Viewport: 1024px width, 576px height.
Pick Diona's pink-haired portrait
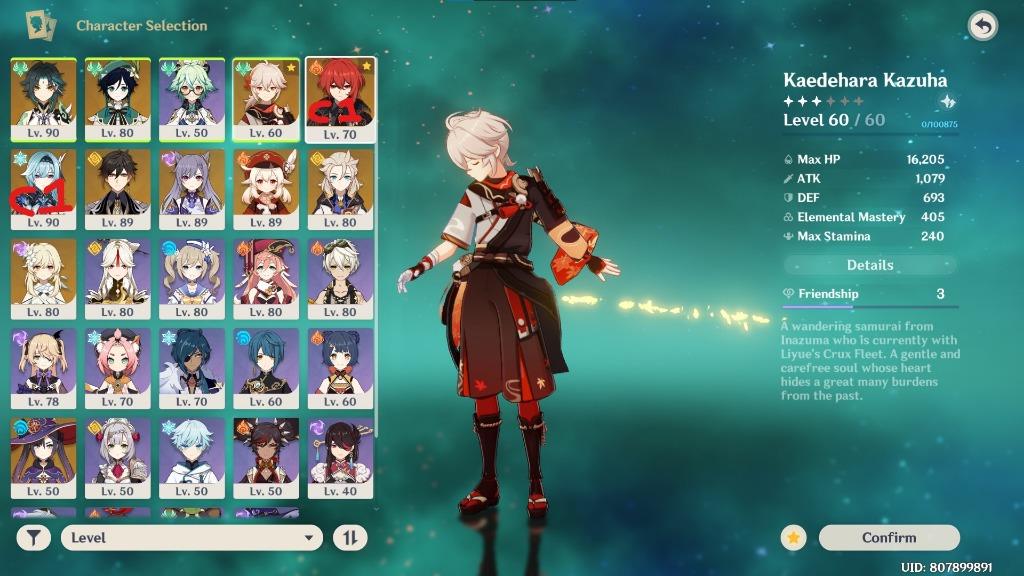(x=118, y=367)
